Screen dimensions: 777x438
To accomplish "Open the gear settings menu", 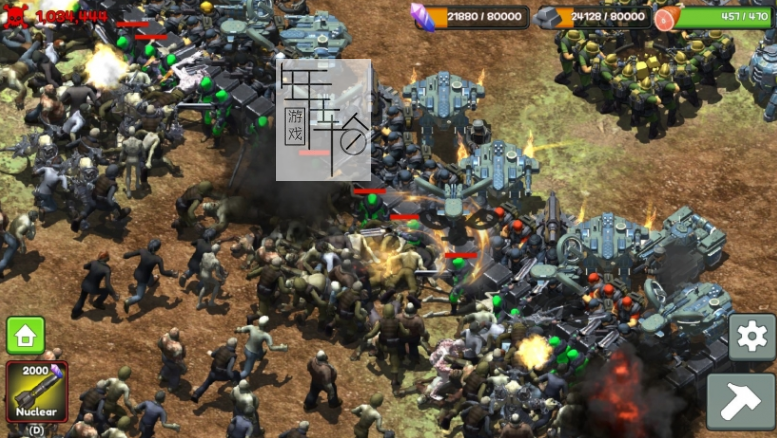I will tap(751, 338).
